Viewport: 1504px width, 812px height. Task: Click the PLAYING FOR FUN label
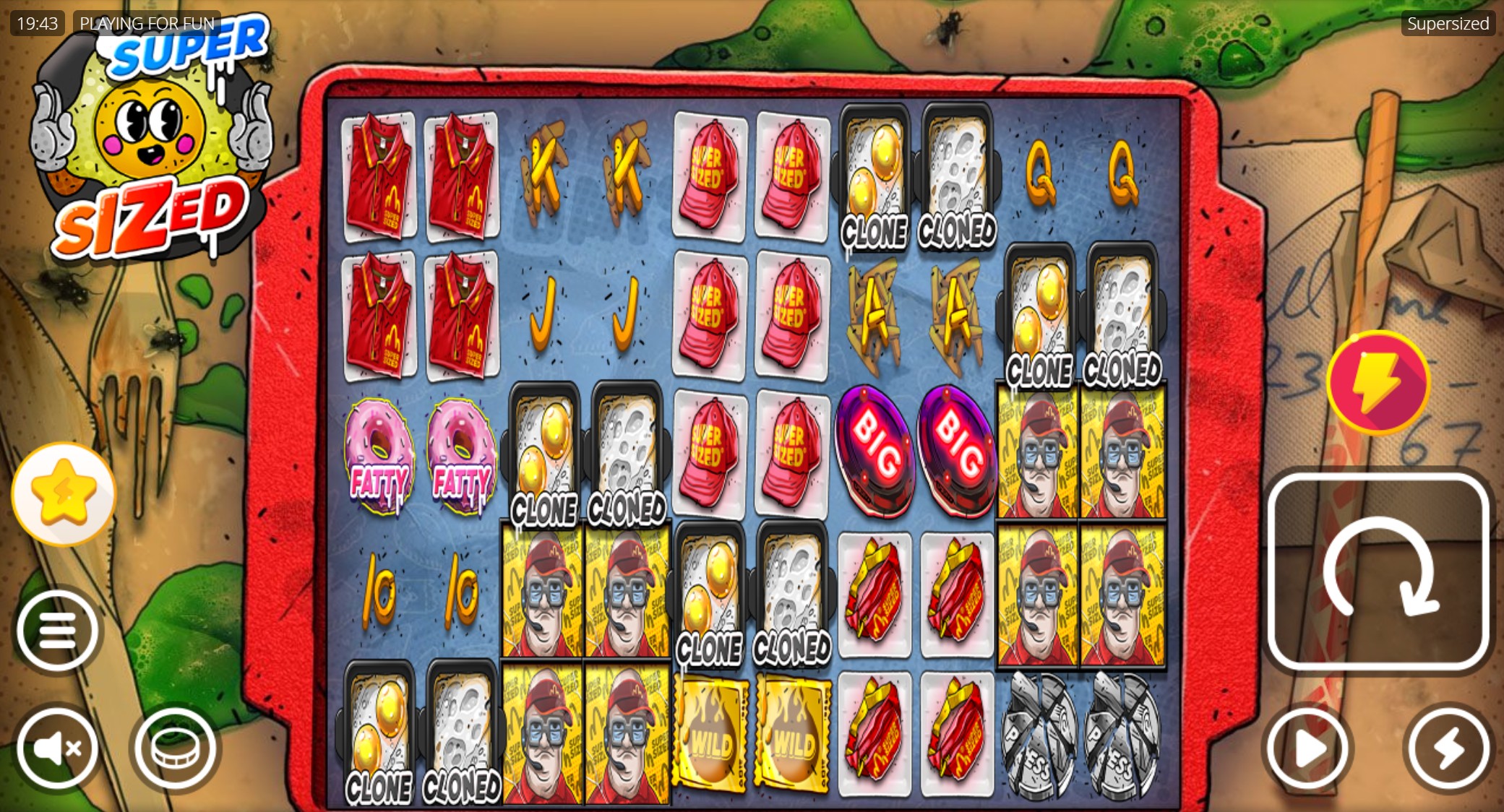147,23
